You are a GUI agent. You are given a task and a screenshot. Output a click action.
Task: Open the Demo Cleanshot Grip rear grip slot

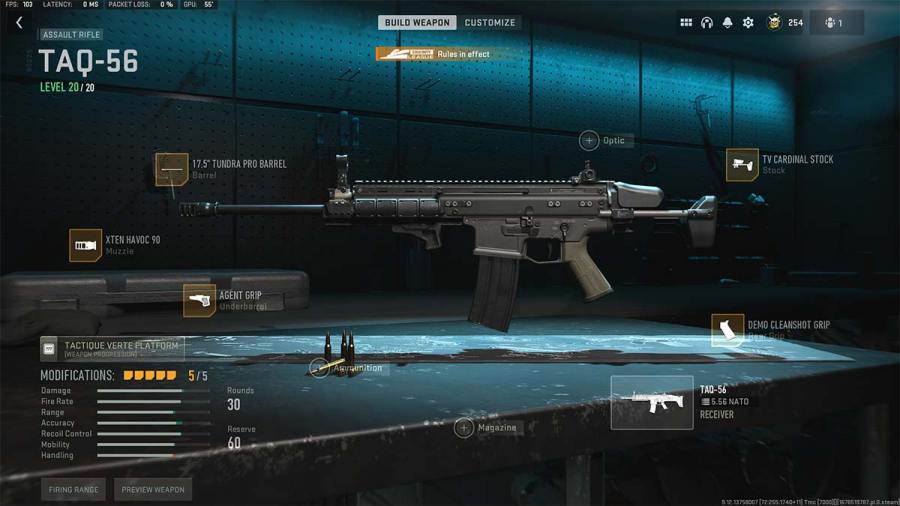click(727, 330)
